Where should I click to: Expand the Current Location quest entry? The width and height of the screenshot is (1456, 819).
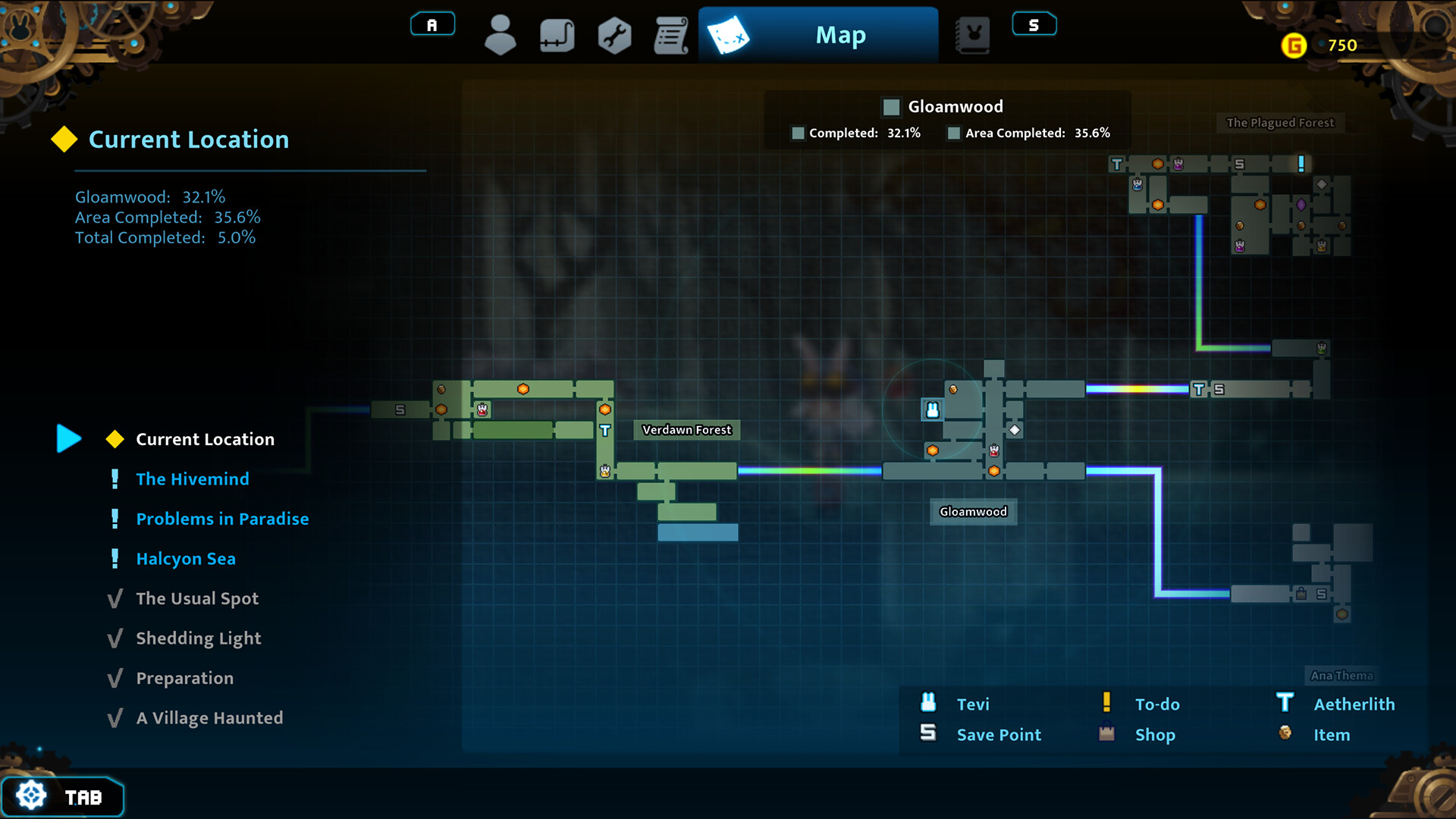[204, 438]
